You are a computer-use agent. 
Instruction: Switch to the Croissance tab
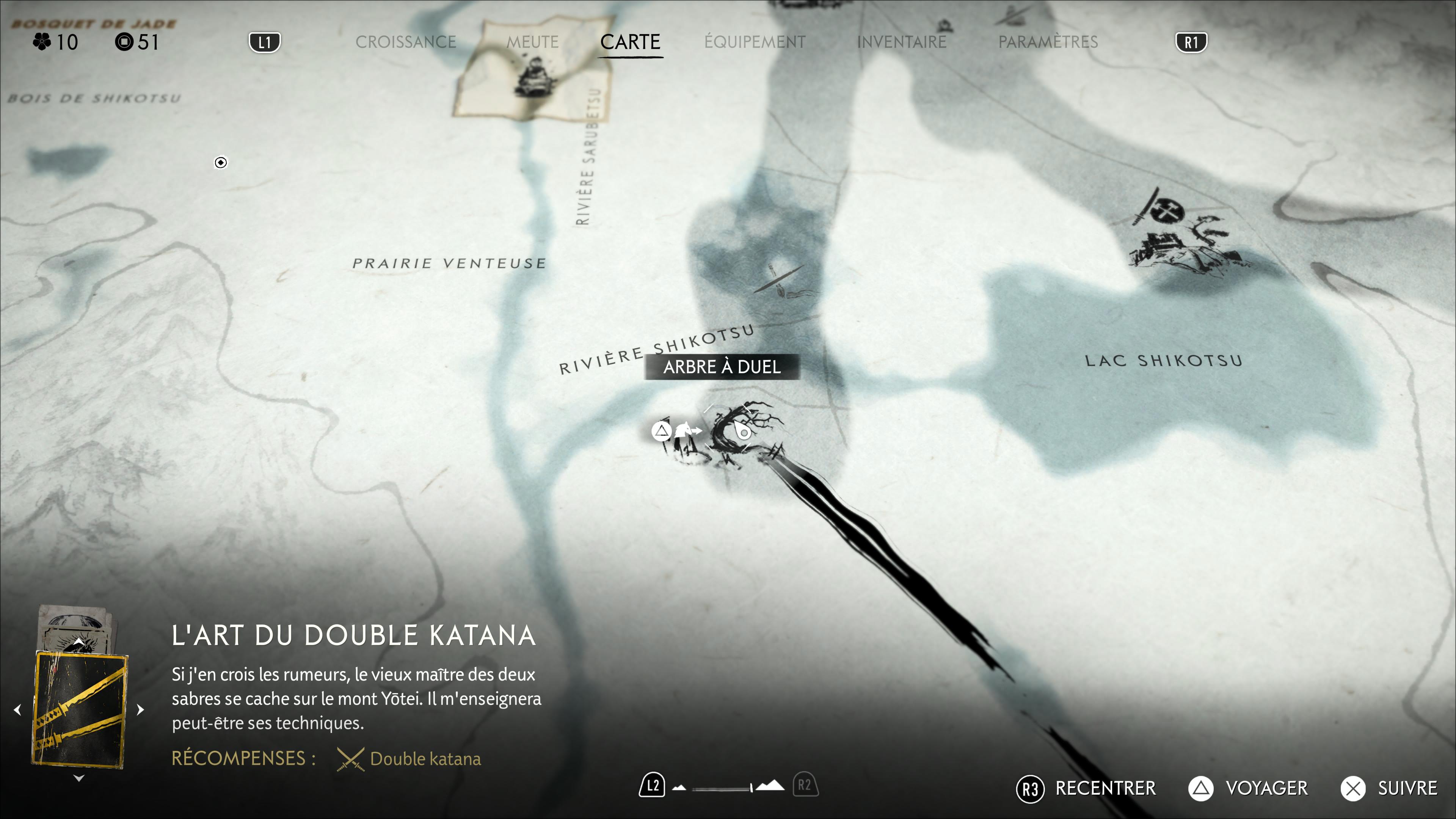coord(405,42)
